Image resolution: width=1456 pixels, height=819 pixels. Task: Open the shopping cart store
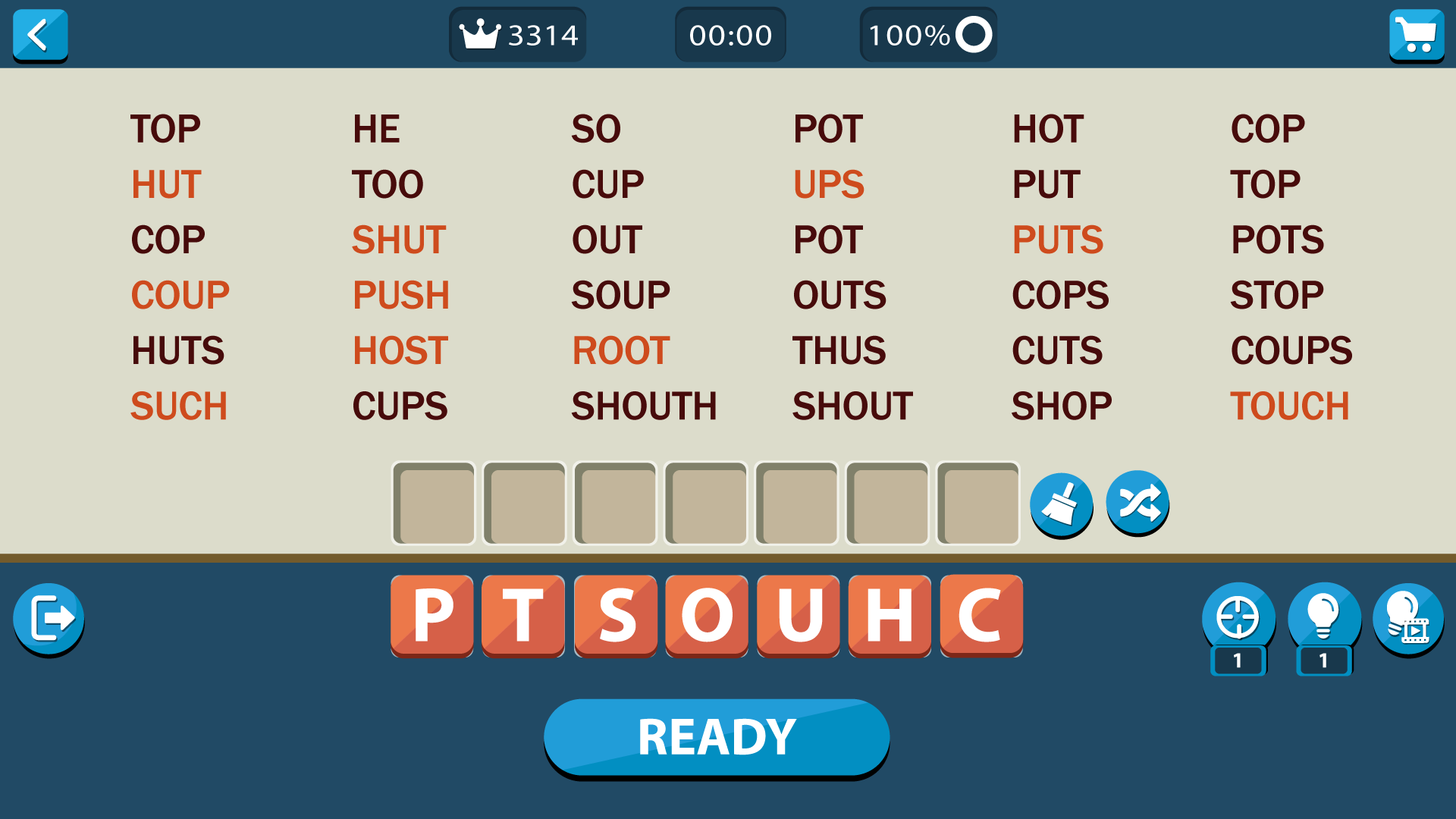[x=1417, y=35]
